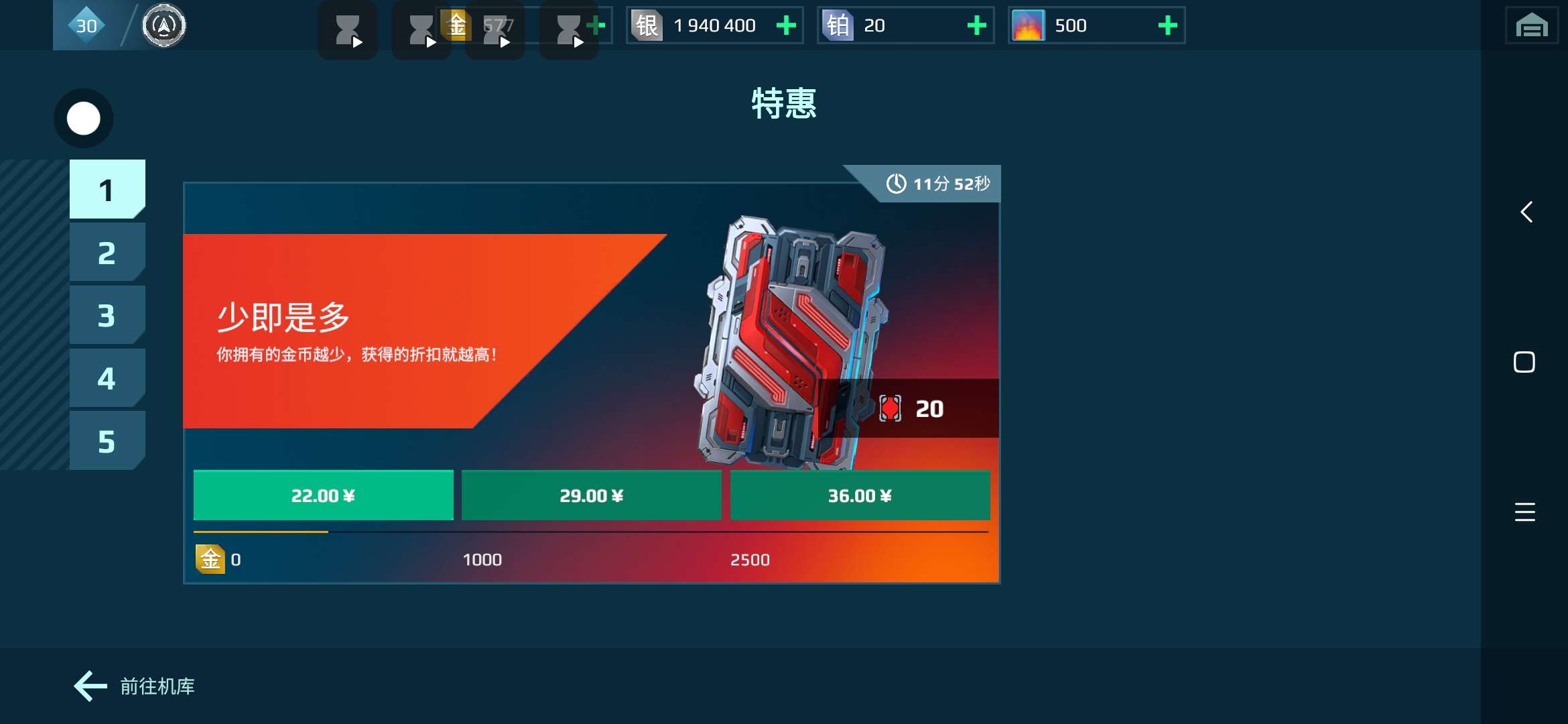Show special offer tab 4

107,379
